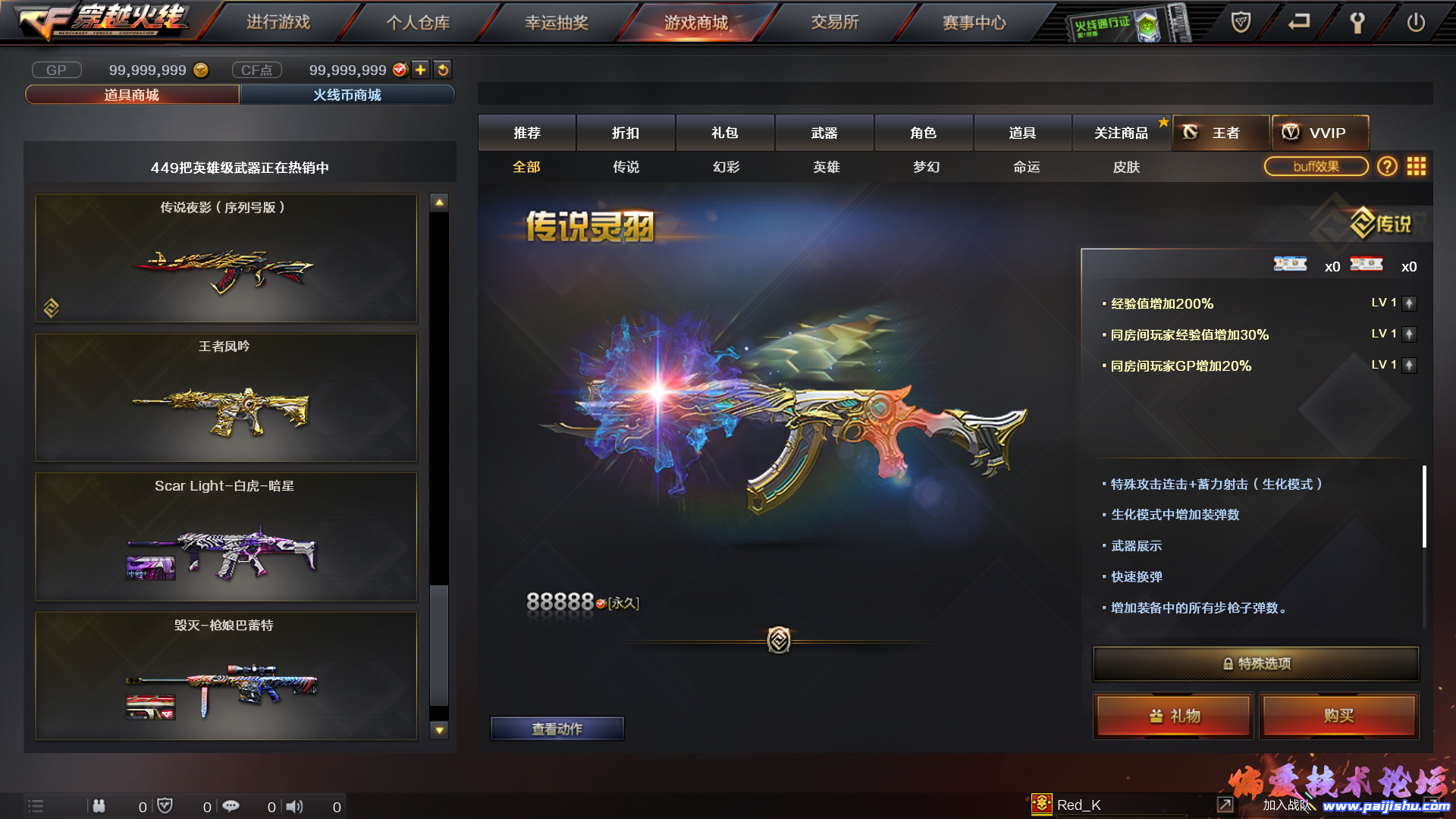Viewport: 1456px width, 819px height.
Task: Click the 查看动作 view action button
Action: (x=557, y=729)
